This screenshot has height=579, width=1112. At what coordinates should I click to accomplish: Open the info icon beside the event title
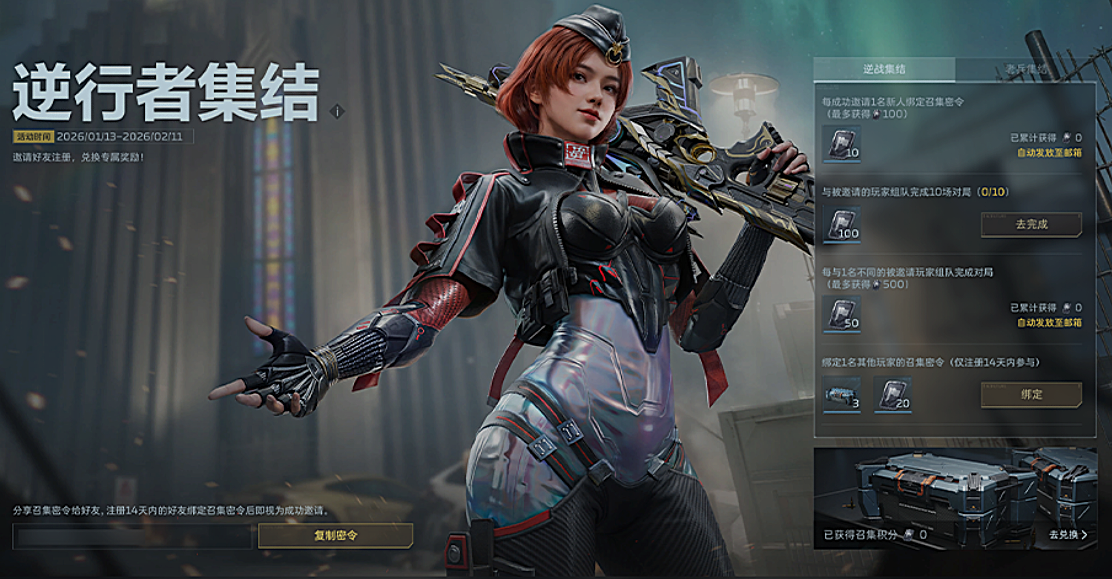(x=338, y=111)
